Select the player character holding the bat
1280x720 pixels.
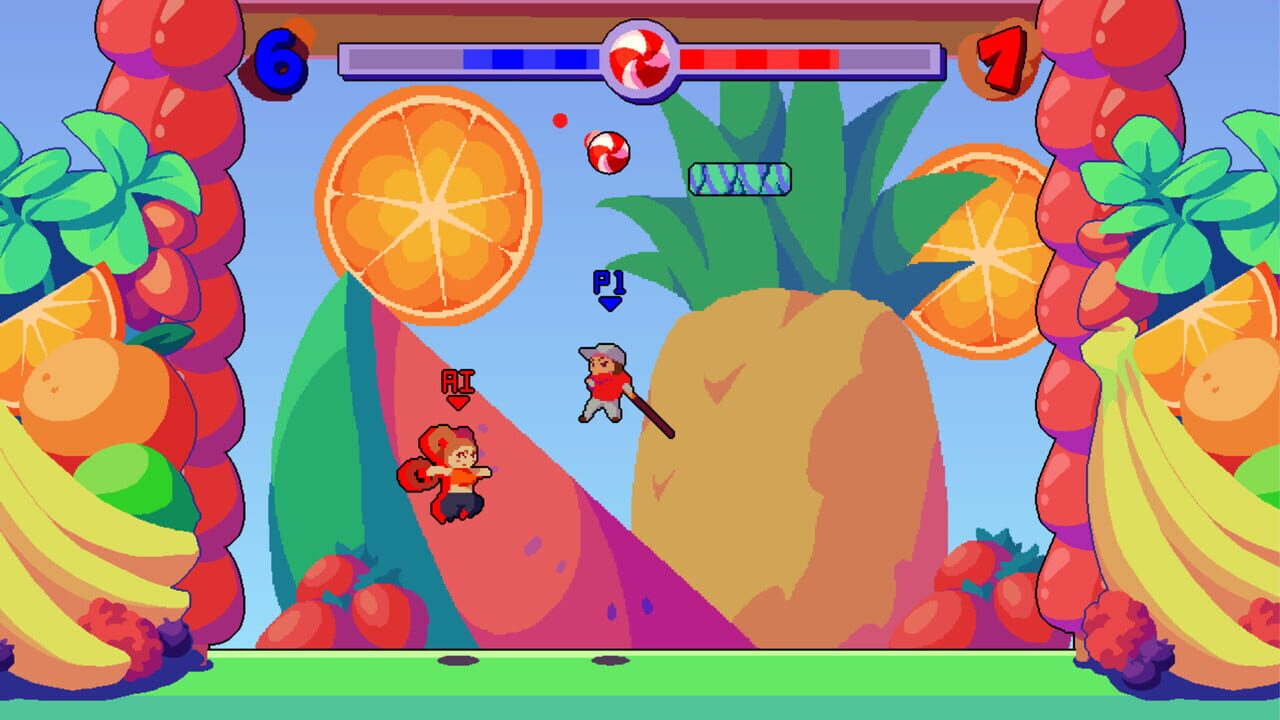(x=606, y=385)
